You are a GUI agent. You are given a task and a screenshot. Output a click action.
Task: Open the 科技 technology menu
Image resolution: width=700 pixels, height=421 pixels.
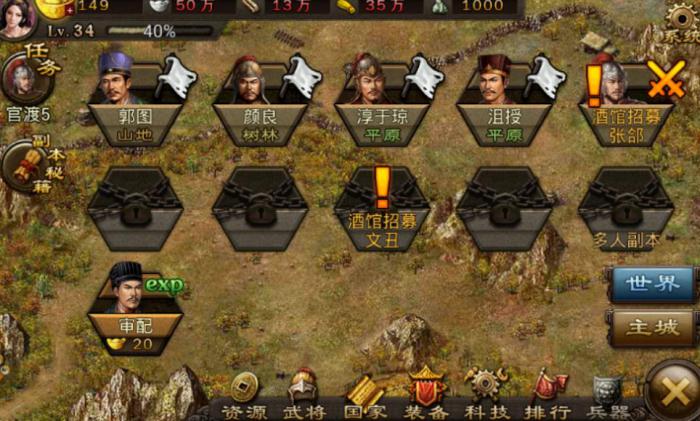click(x=487, y=395)
